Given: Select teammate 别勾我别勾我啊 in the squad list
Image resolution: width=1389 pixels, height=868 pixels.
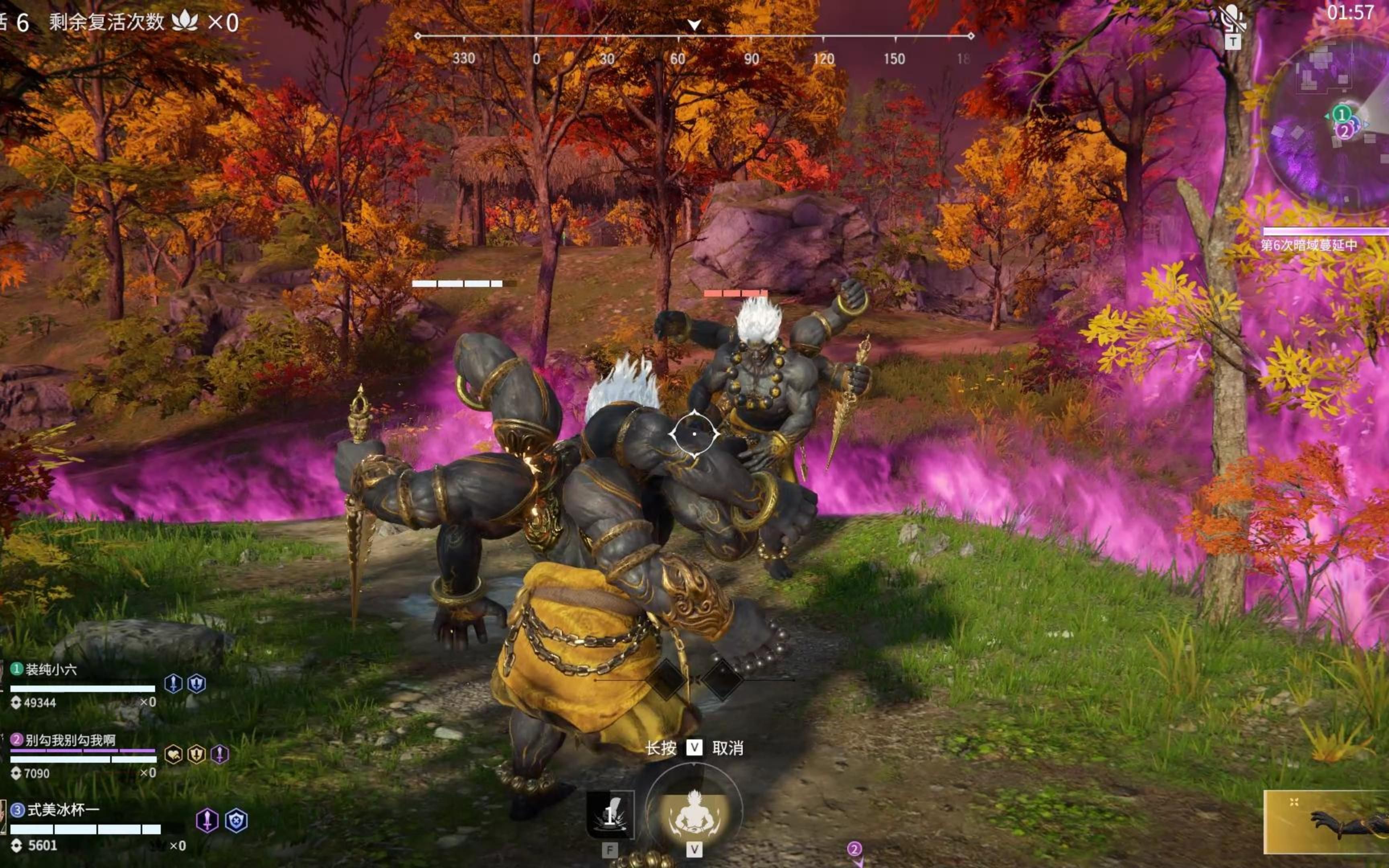Looking at the screenshot, I should [x=70, y=740].
